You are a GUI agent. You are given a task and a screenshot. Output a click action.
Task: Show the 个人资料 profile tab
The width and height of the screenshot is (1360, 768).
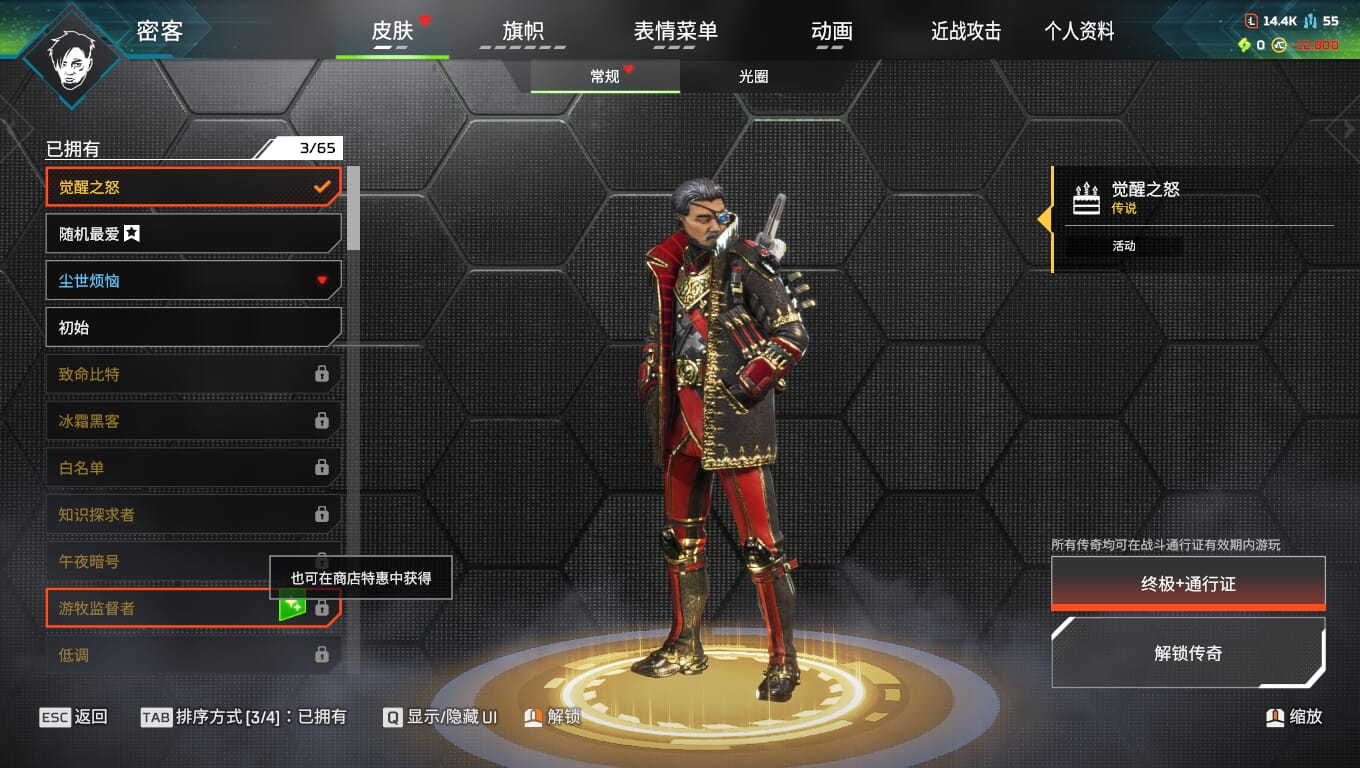click(x=1079, y=32)
